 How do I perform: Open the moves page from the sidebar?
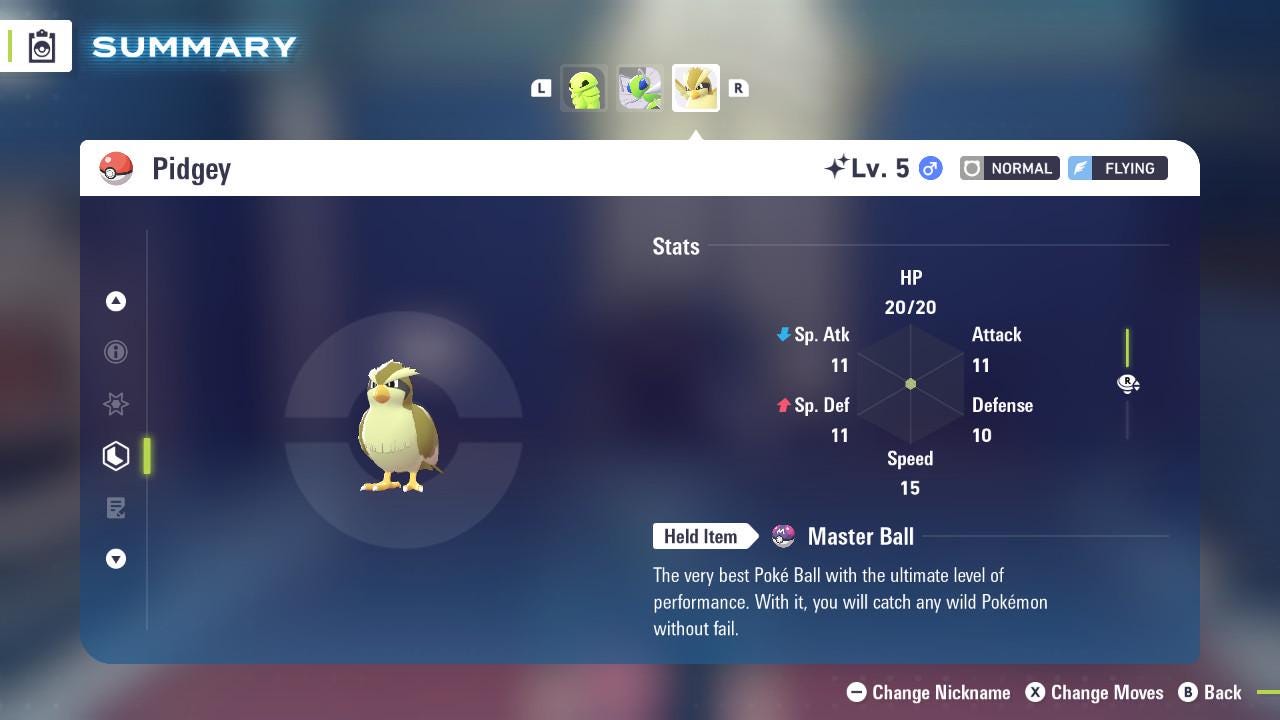click(x=116, y=508)
